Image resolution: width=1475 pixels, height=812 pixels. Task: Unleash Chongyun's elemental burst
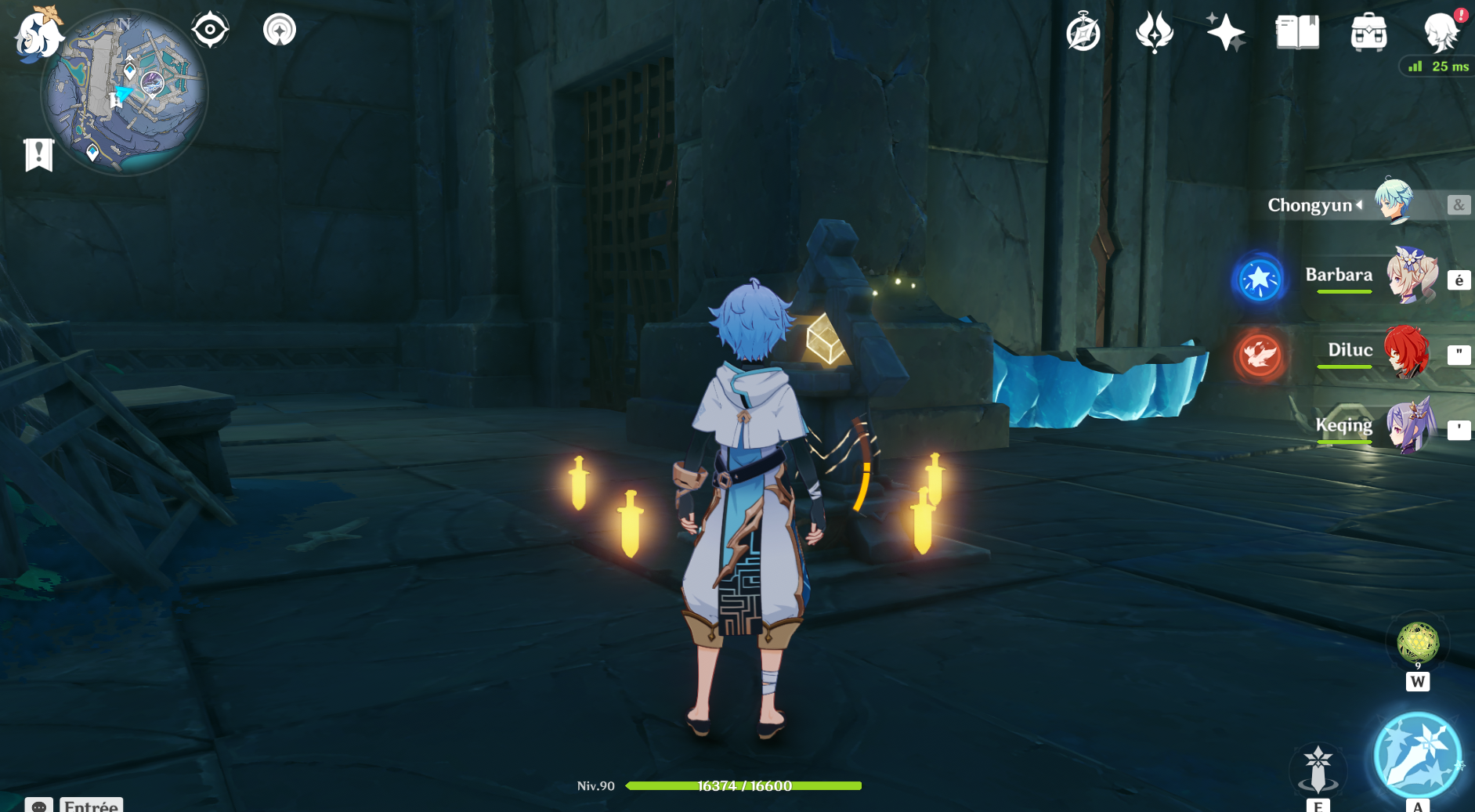click(1417, 756)
